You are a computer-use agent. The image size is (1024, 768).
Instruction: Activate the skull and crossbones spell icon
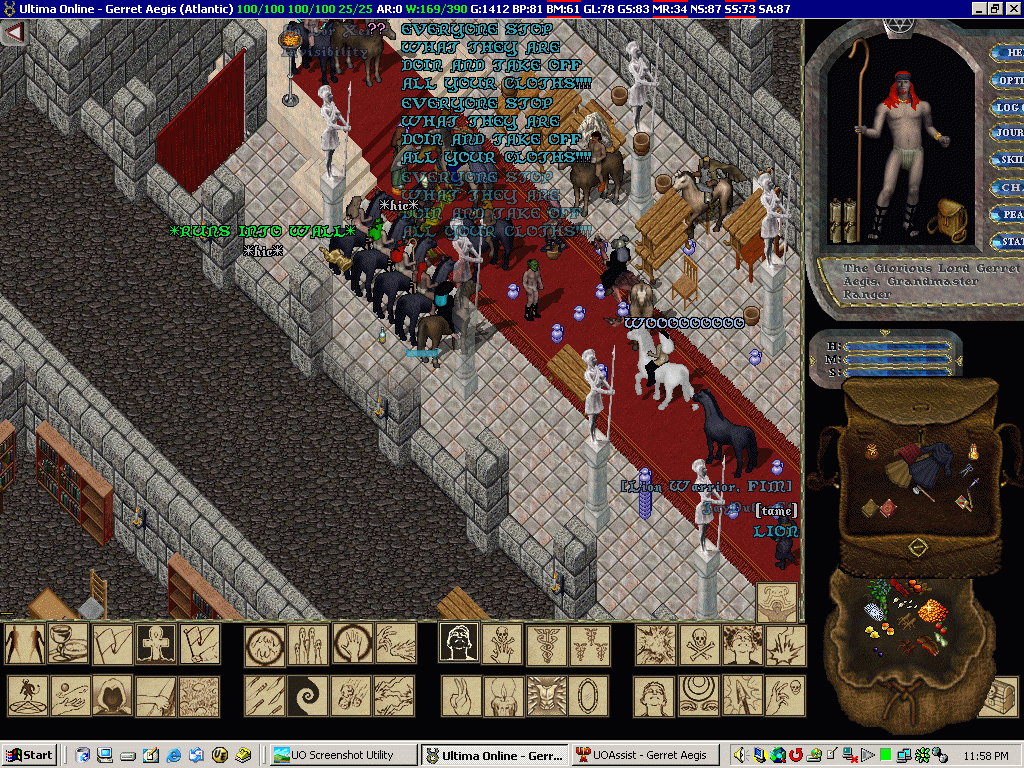click(x=699, y=645)
